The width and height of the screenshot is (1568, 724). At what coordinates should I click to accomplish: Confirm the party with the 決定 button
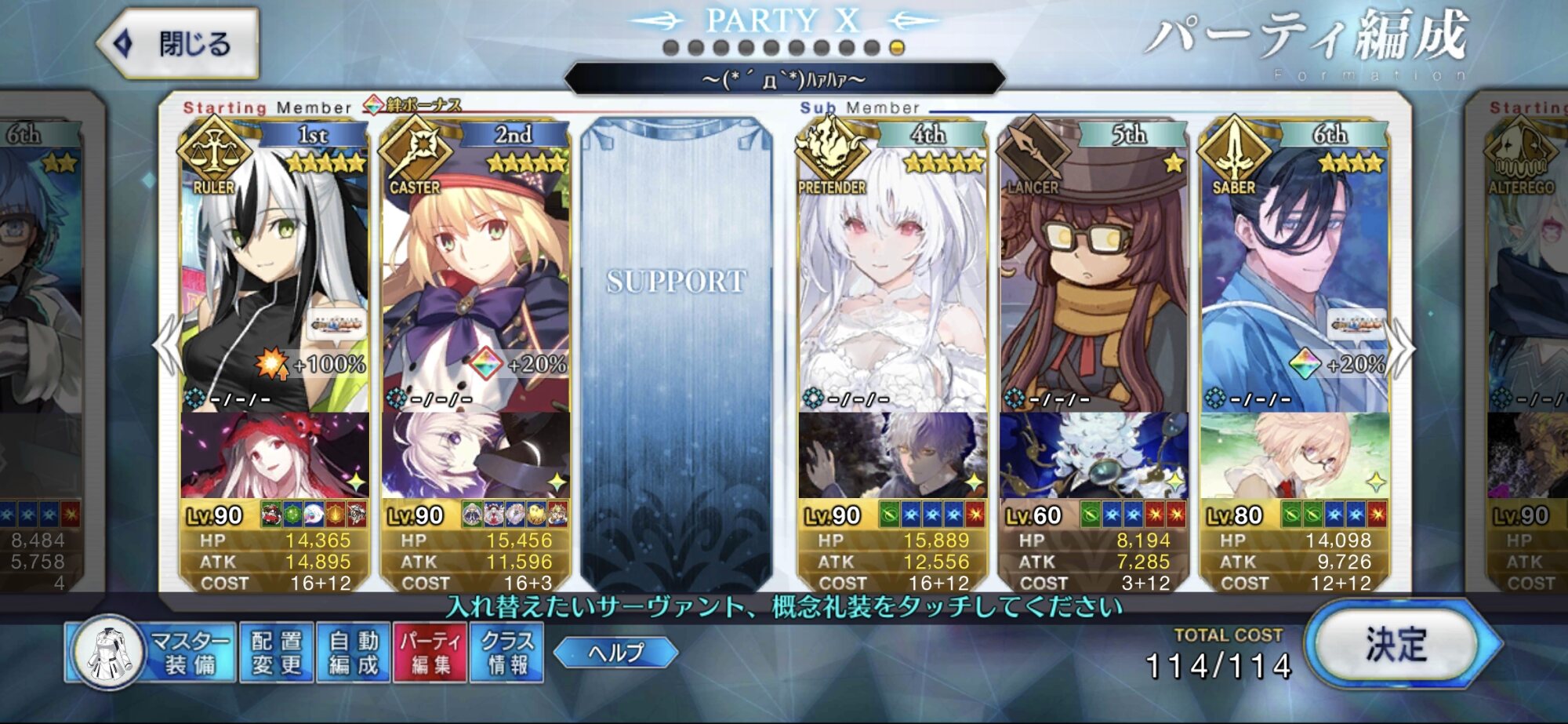pos(1398,645)
